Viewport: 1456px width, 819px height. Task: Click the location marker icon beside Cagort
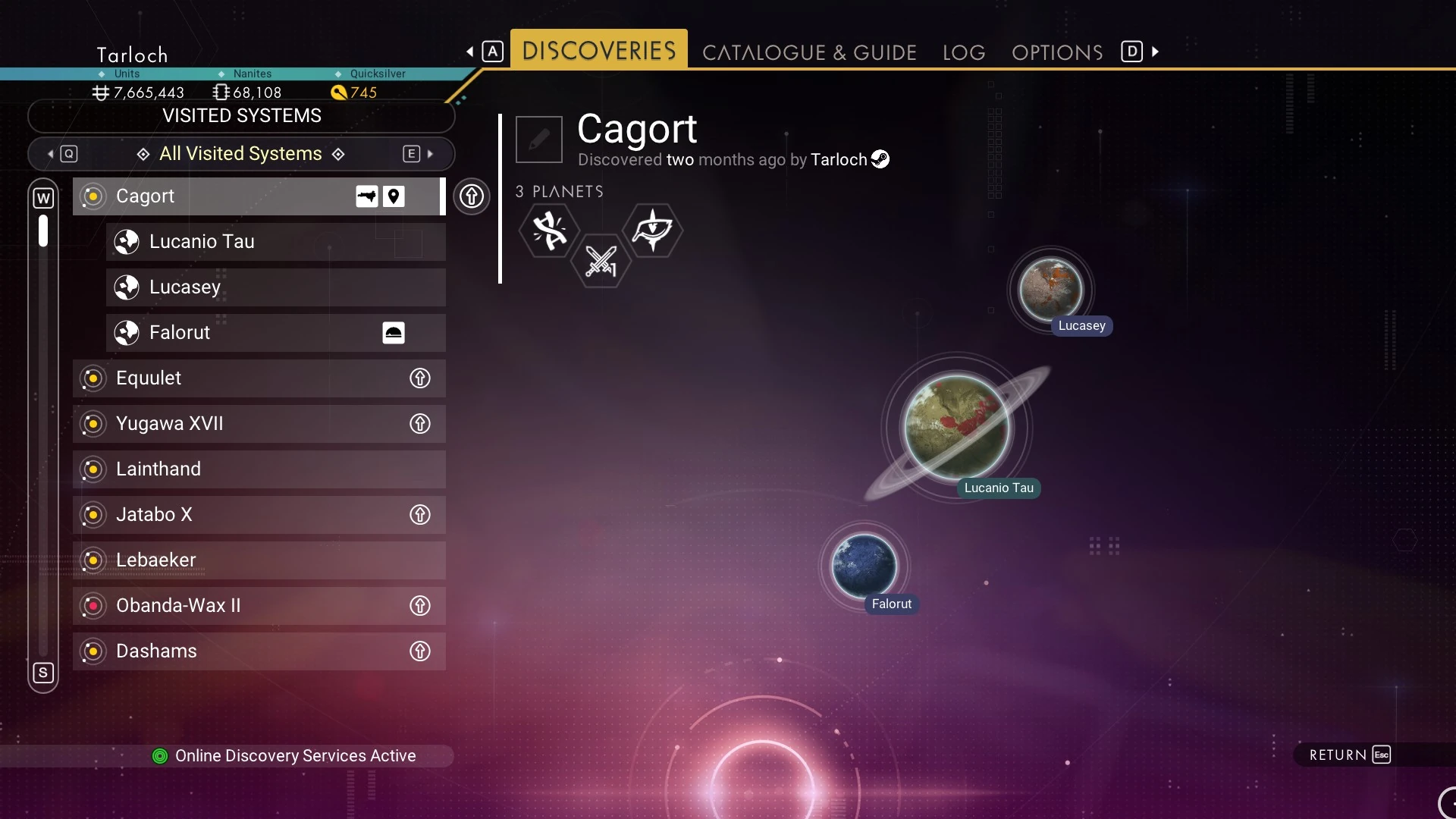pyautogui.click(x=394, y=196)
